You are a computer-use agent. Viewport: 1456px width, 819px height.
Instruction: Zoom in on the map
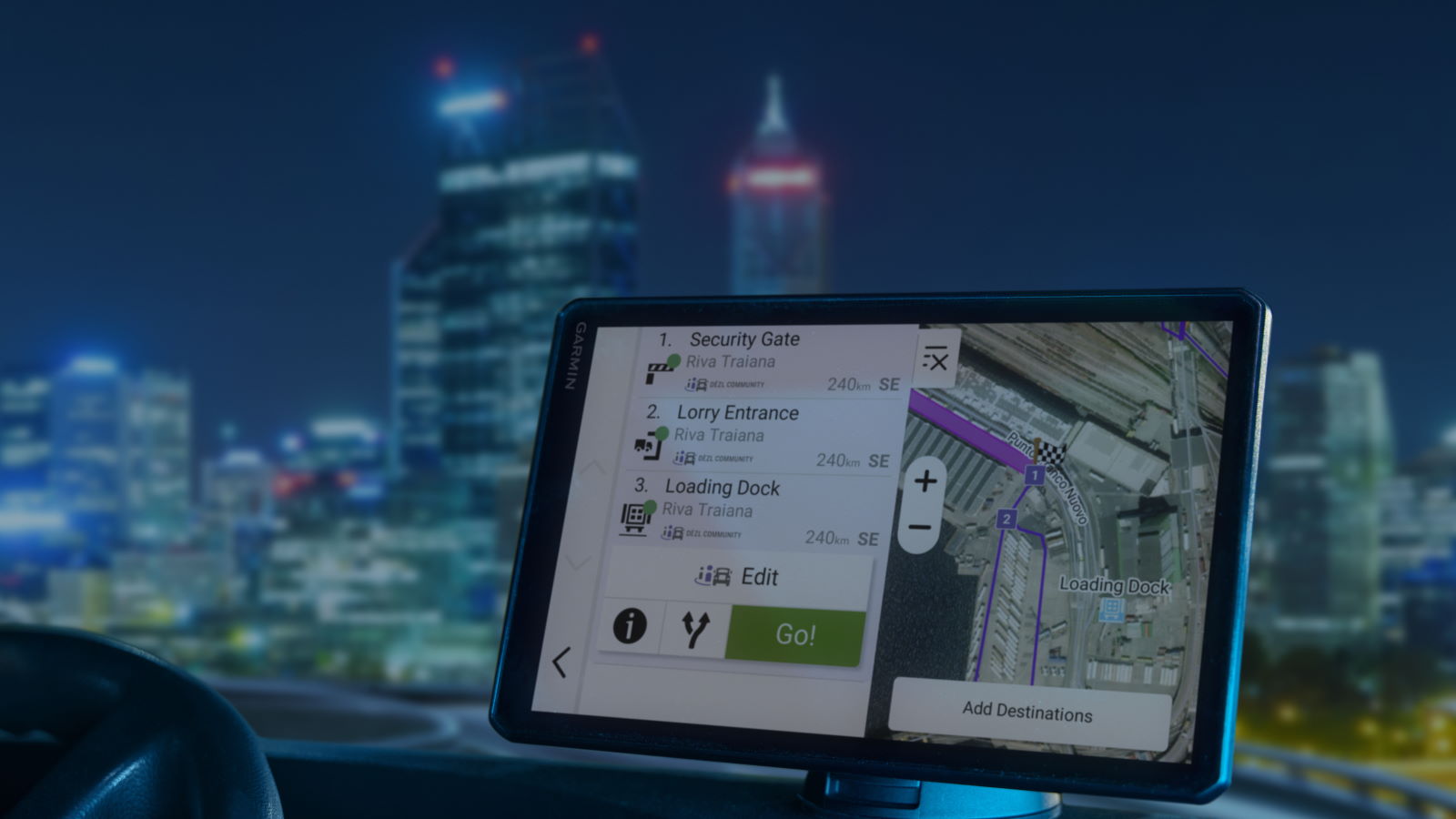(x=925, y=480)
